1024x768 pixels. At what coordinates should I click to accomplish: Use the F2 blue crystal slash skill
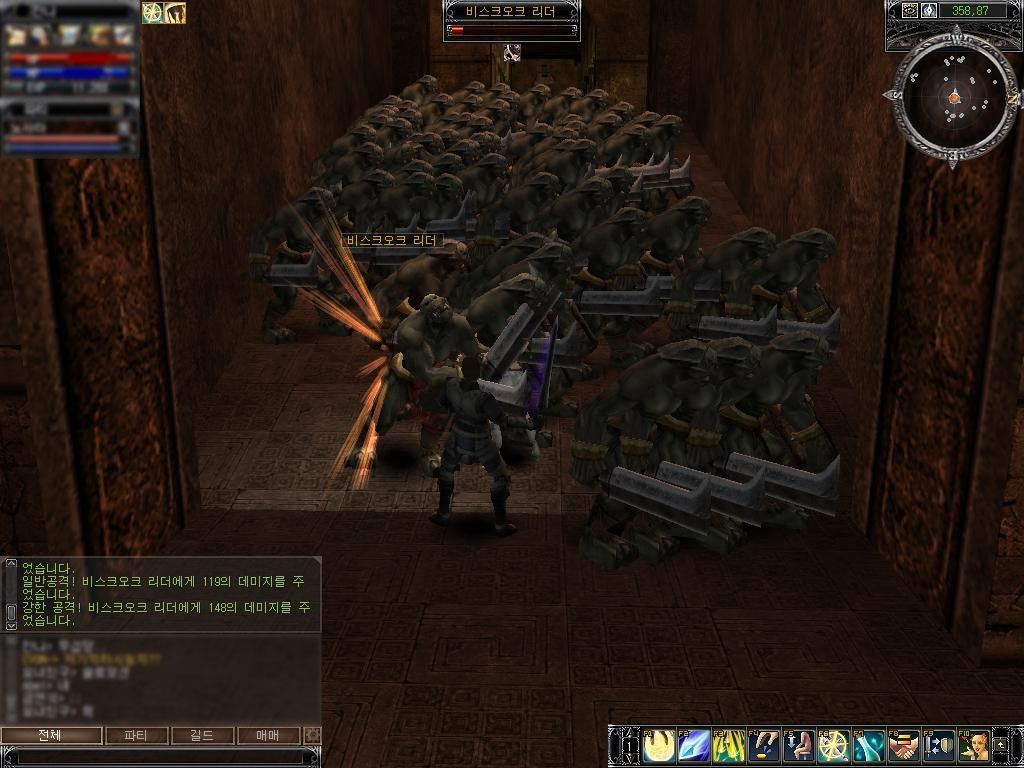(x=695, y=745)
